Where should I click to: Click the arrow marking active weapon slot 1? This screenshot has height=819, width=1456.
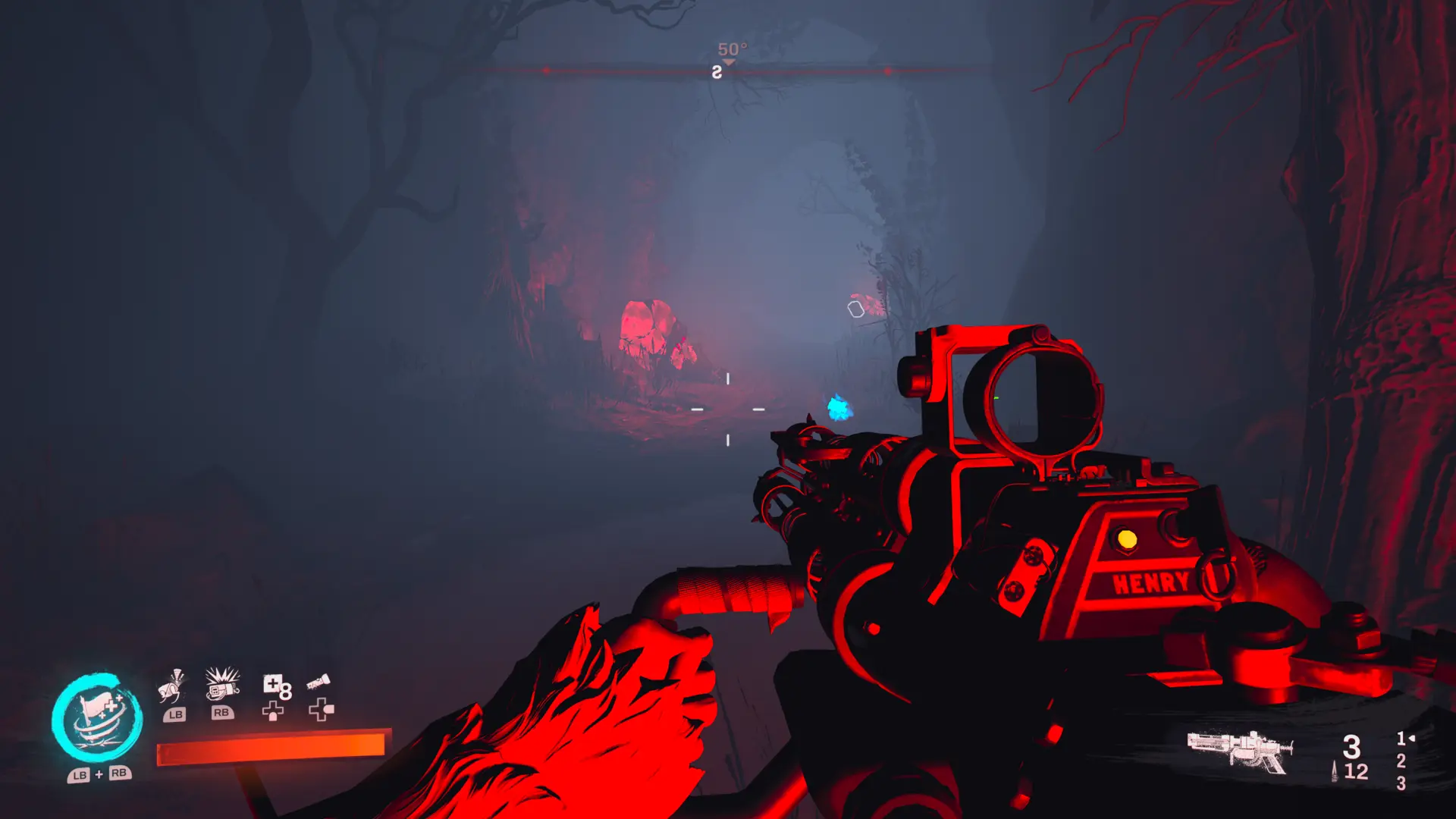click(x=1412, y=737)
